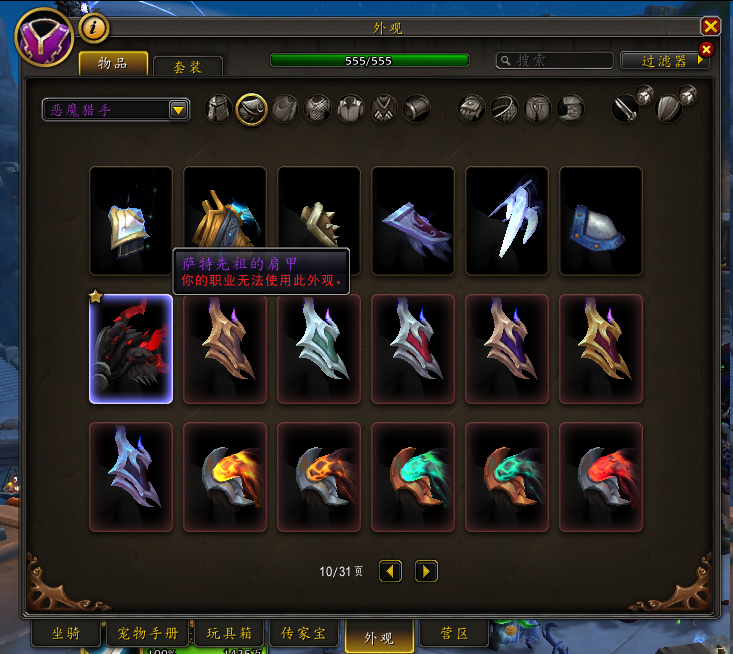Screen dimensions: 733x654
Task: Select the starred black and red shoulder appearance
Action: [x=131, y=349]
